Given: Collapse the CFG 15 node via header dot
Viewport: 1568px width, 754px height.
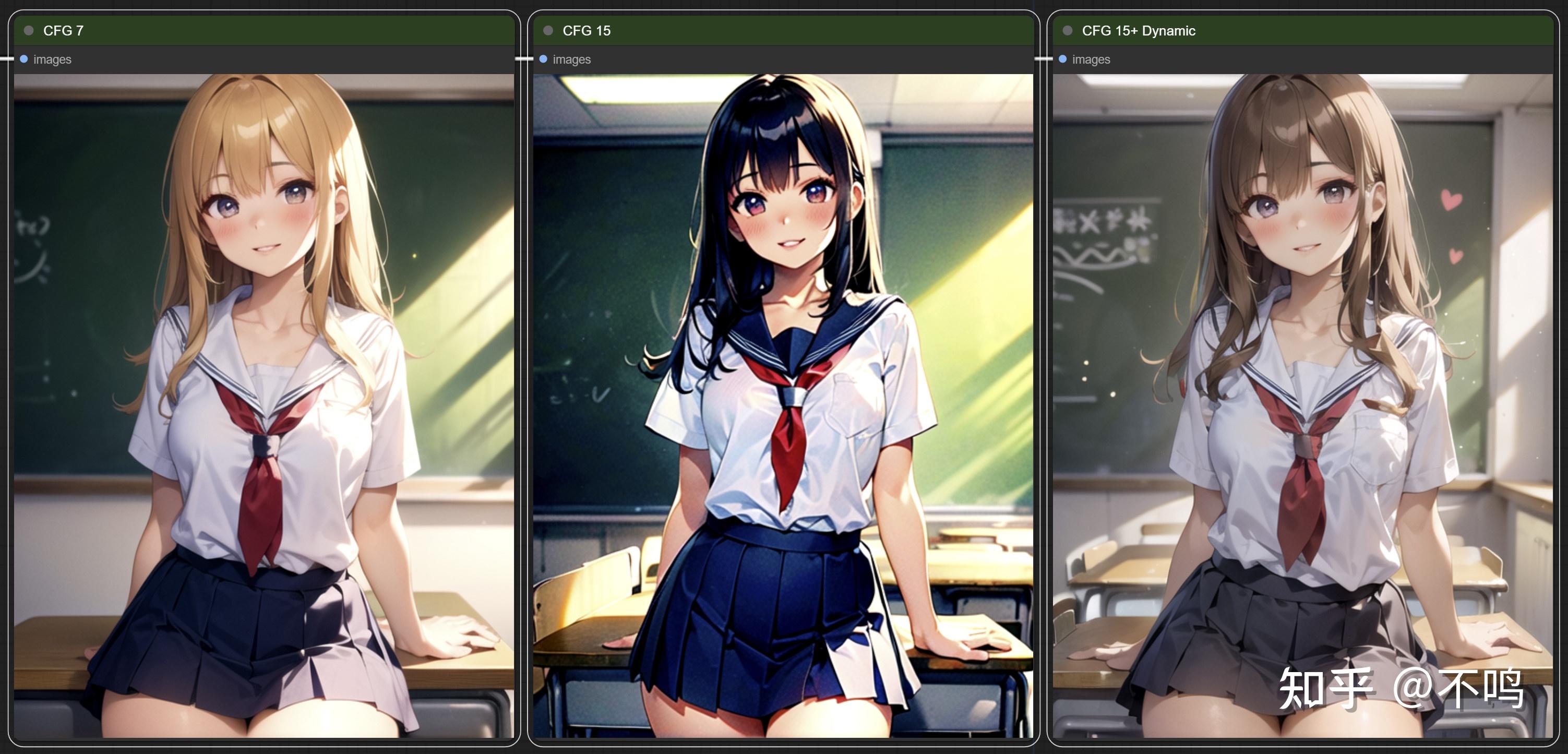Looking at the screenshot, I should (549, 30).
